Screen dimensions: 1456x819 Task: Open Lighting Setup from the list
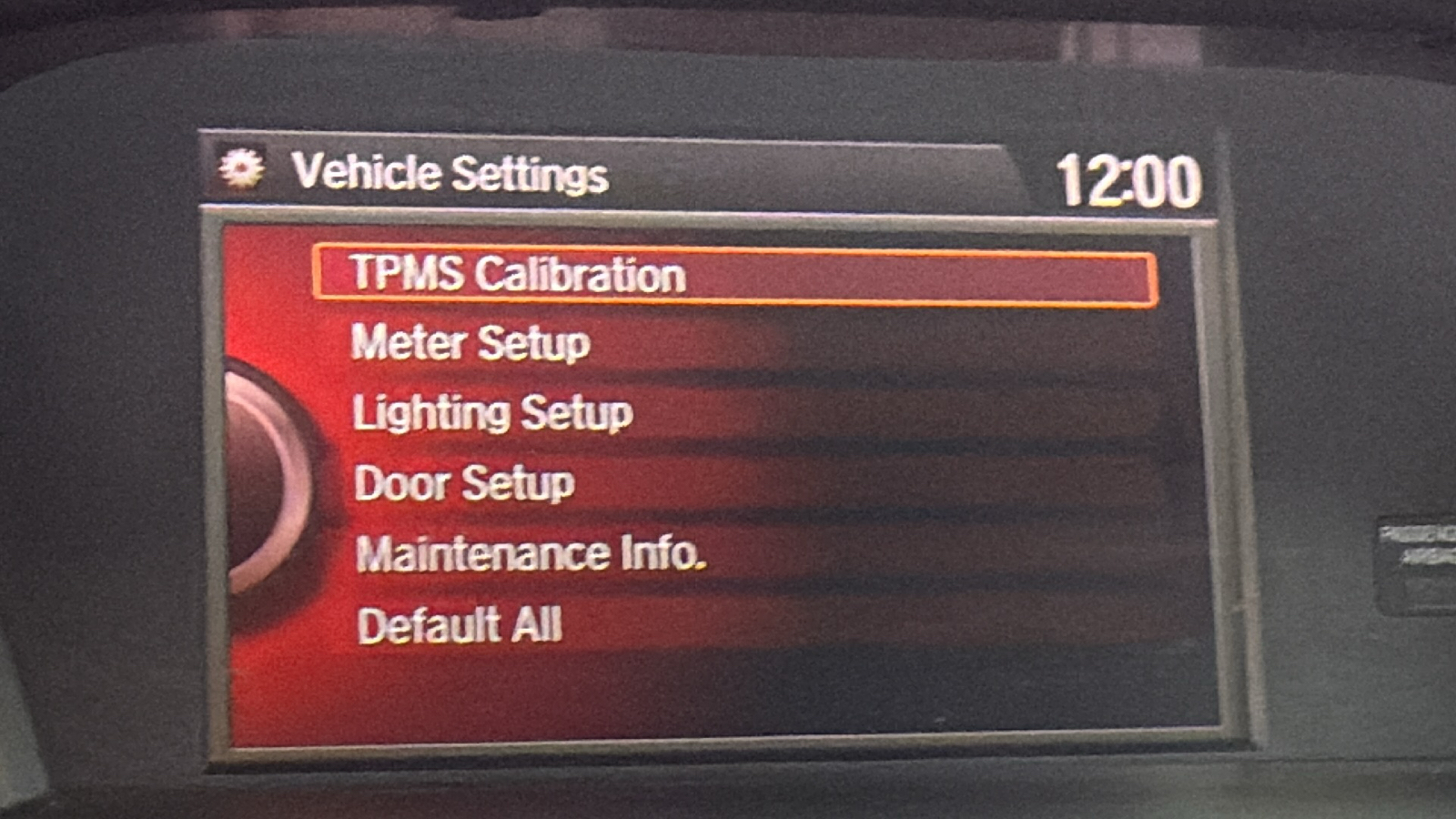(x=491, y=413)
